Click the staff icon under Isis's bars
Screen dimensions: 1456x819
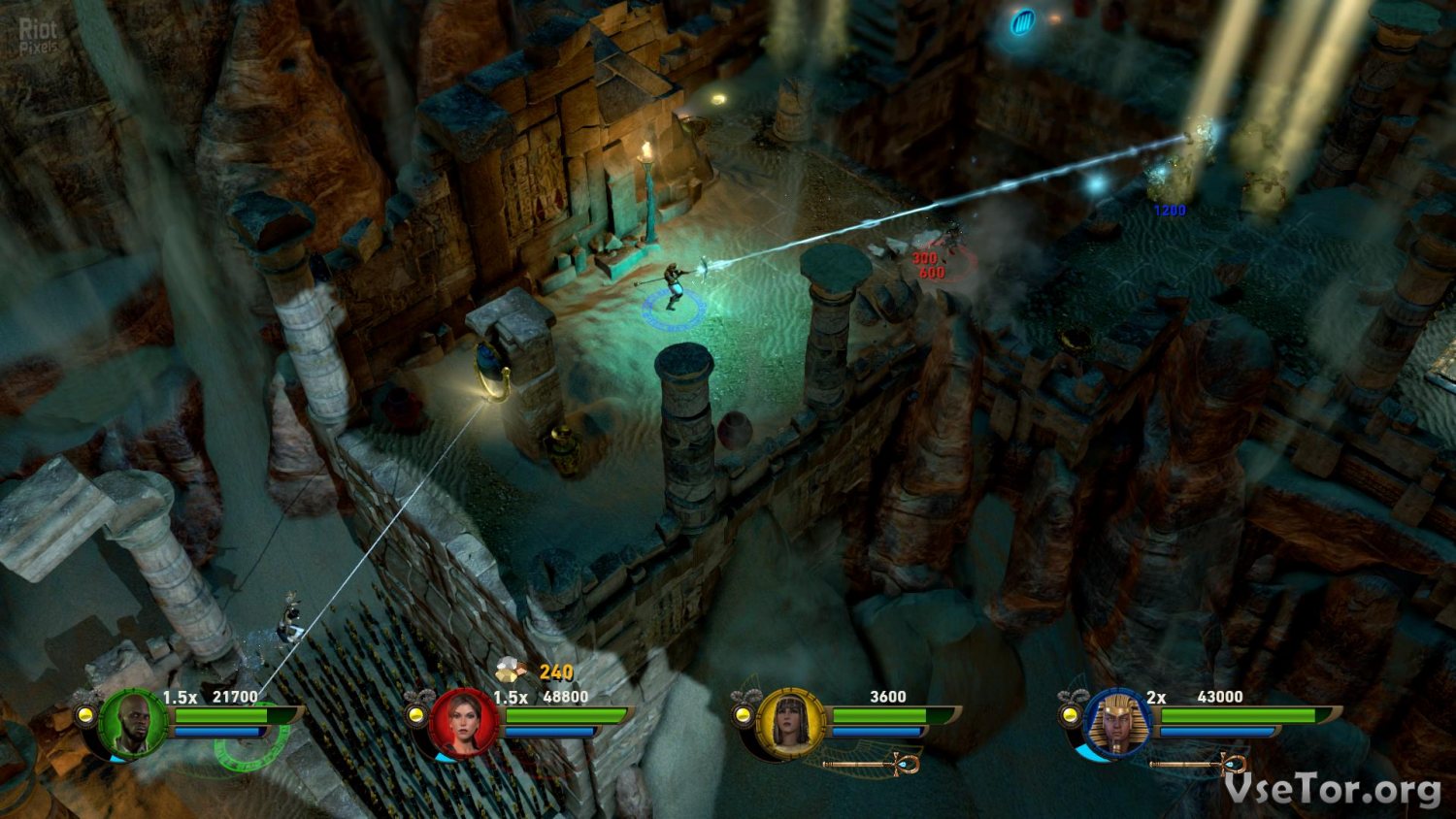pyautogui.click(x=872, y=765)
